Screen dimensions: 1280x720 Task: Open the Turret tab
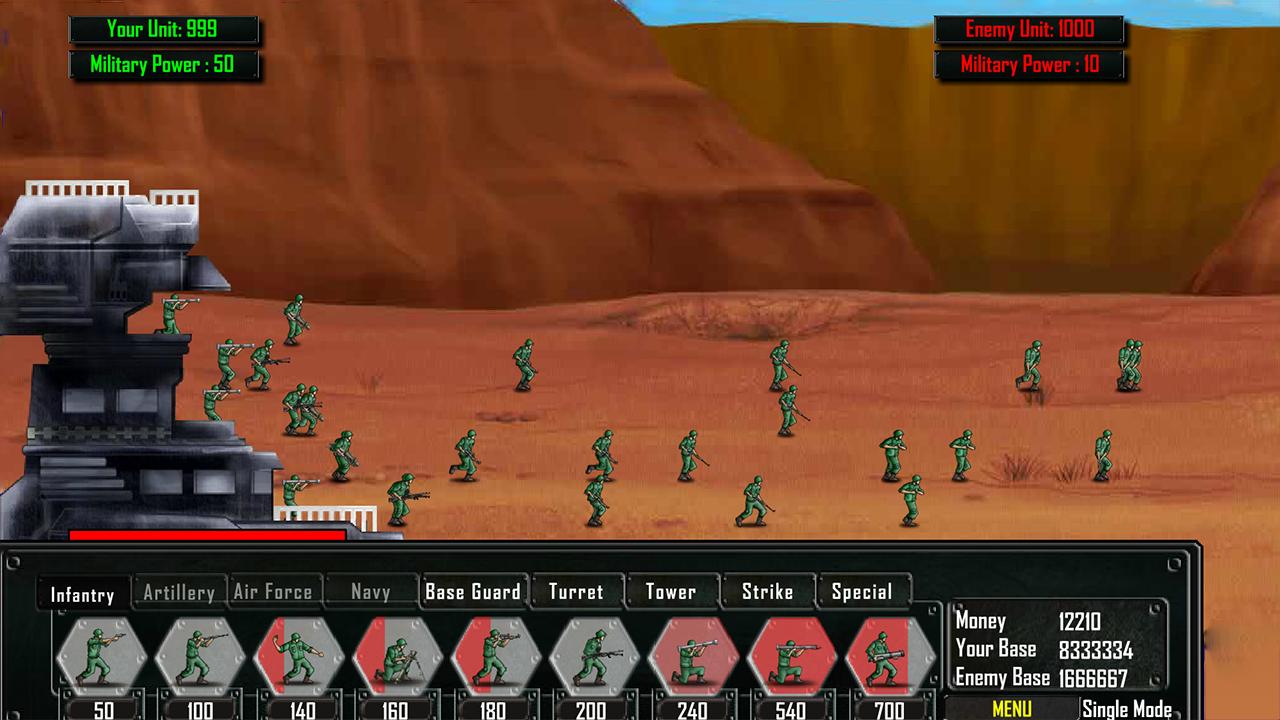click(576, 591)
